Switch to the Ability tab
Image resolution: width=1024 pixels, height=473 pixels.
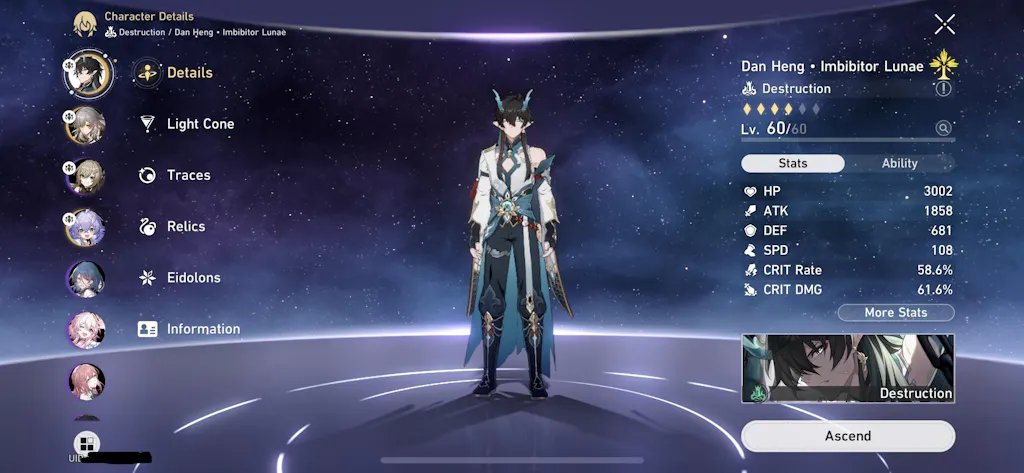(x=899, y=163)
